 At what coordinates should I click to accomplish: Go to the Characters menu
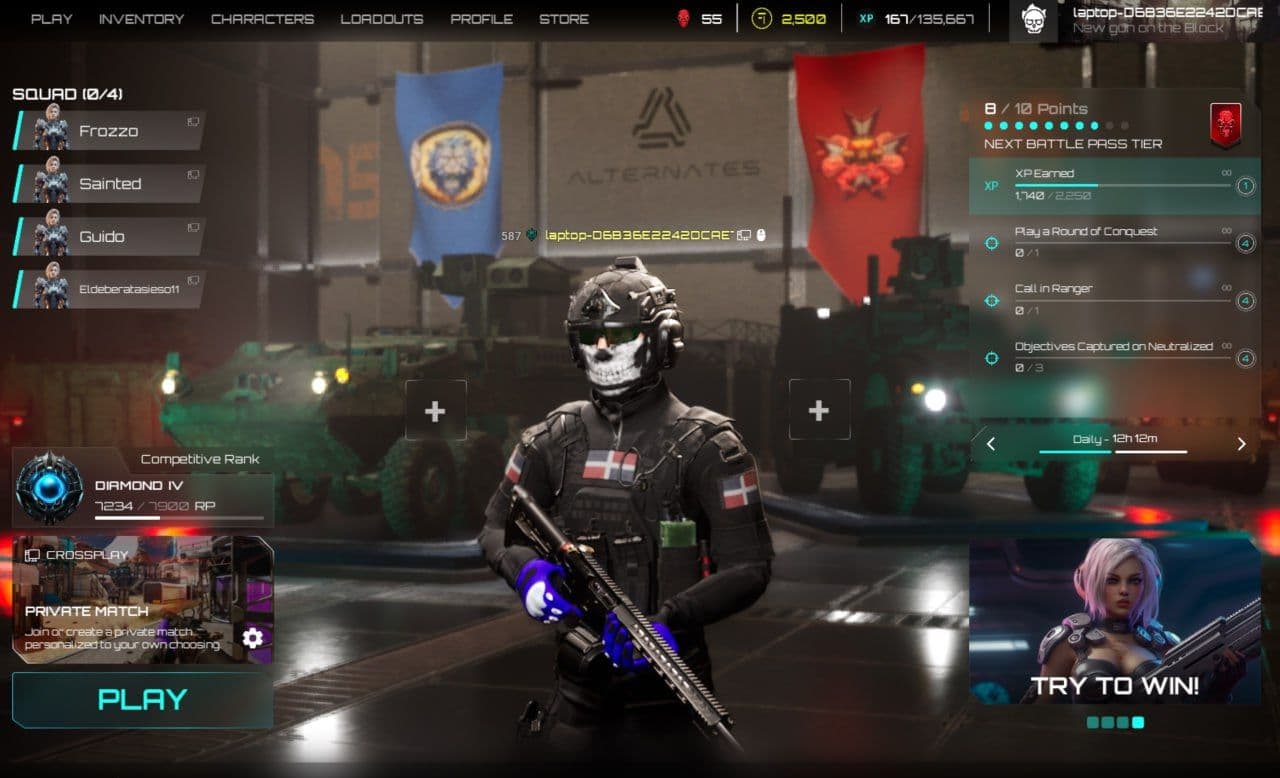262,19
